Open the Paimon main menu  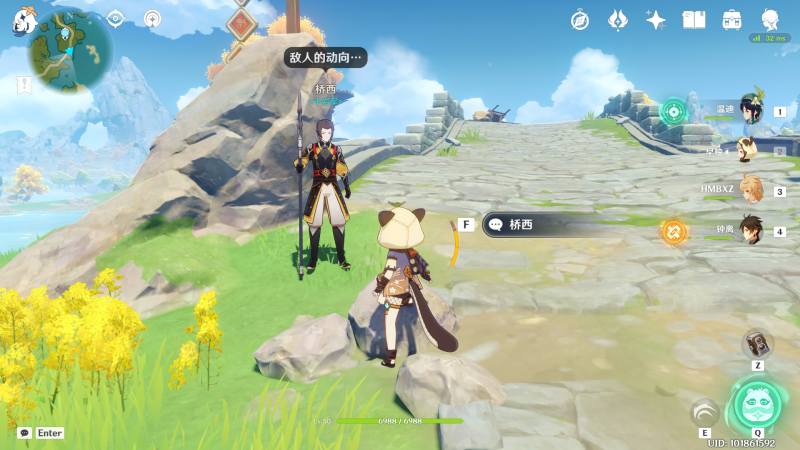22,20
